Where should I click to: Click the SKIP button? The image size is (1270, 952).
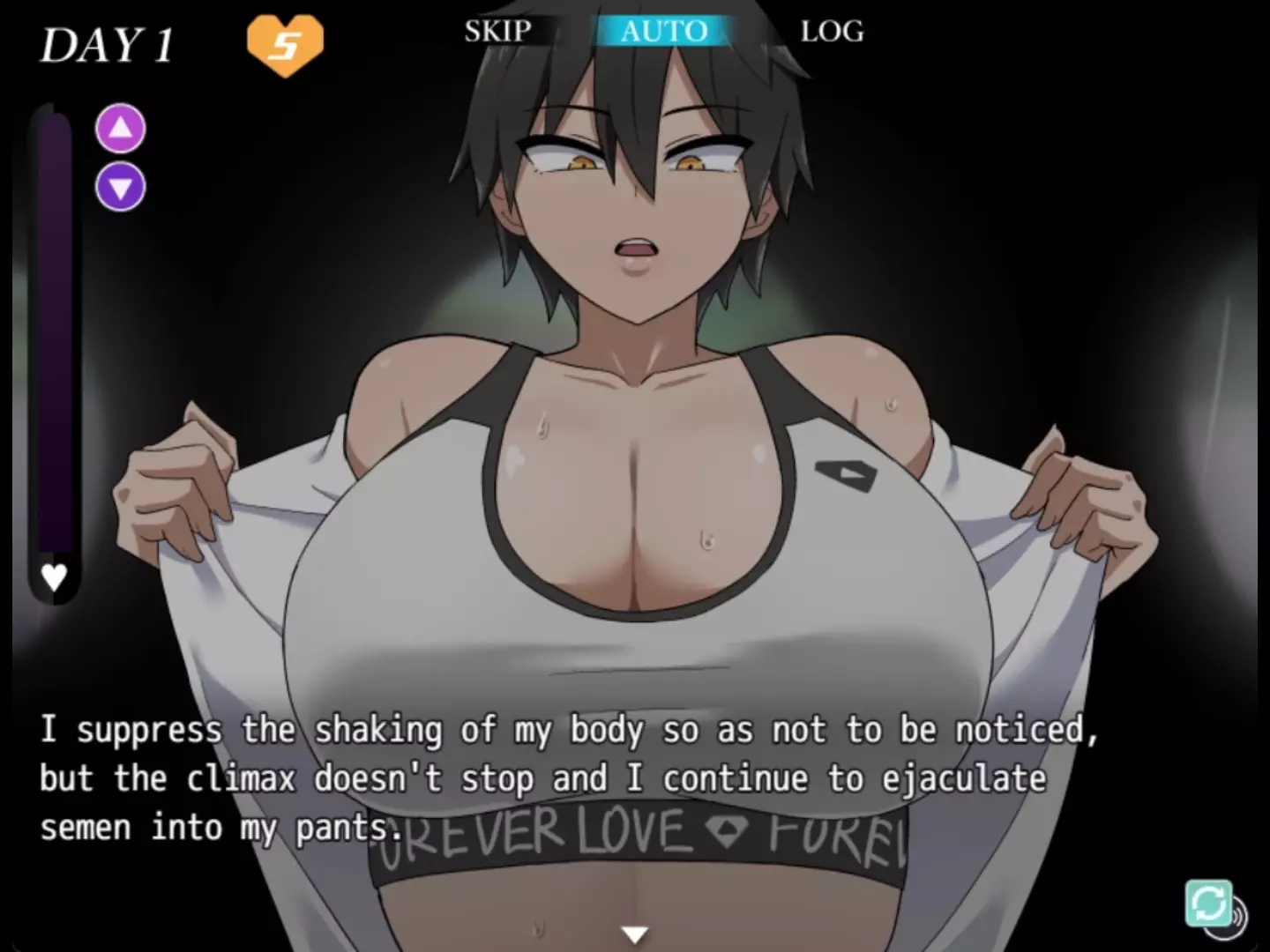coord(497,31)
